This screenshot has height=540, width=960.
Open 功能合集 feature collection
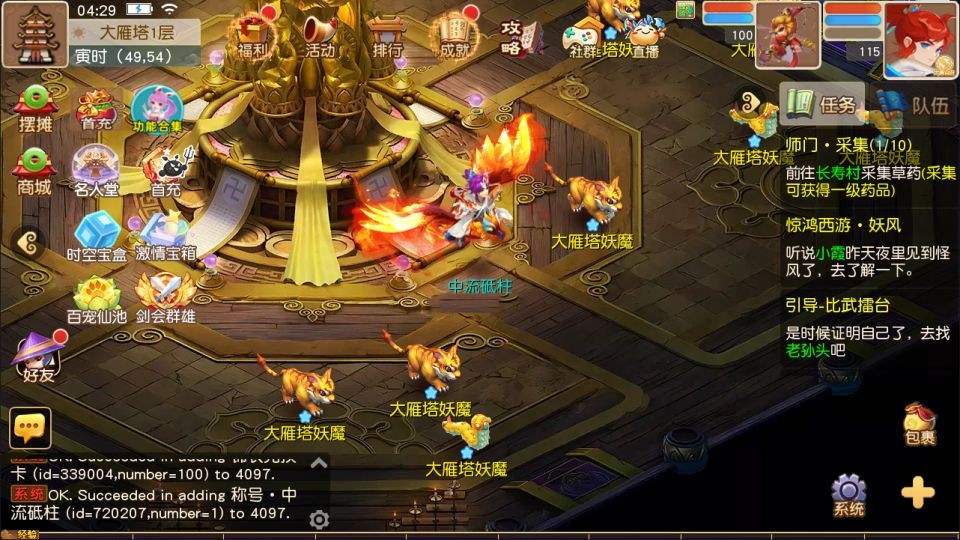[x=158, y=108]
